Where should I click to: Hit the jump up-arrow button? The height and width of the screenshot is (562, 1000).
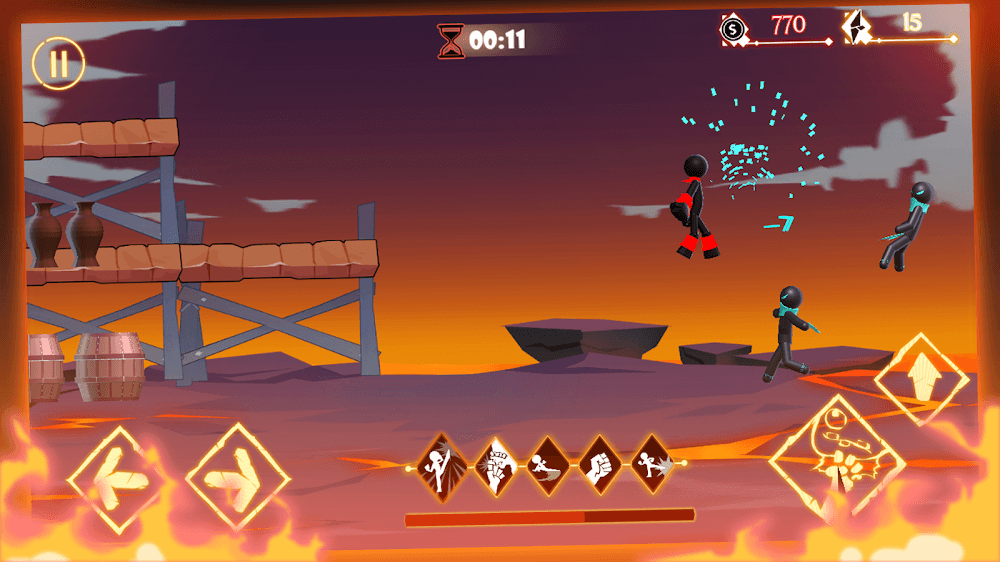[921, 380]
